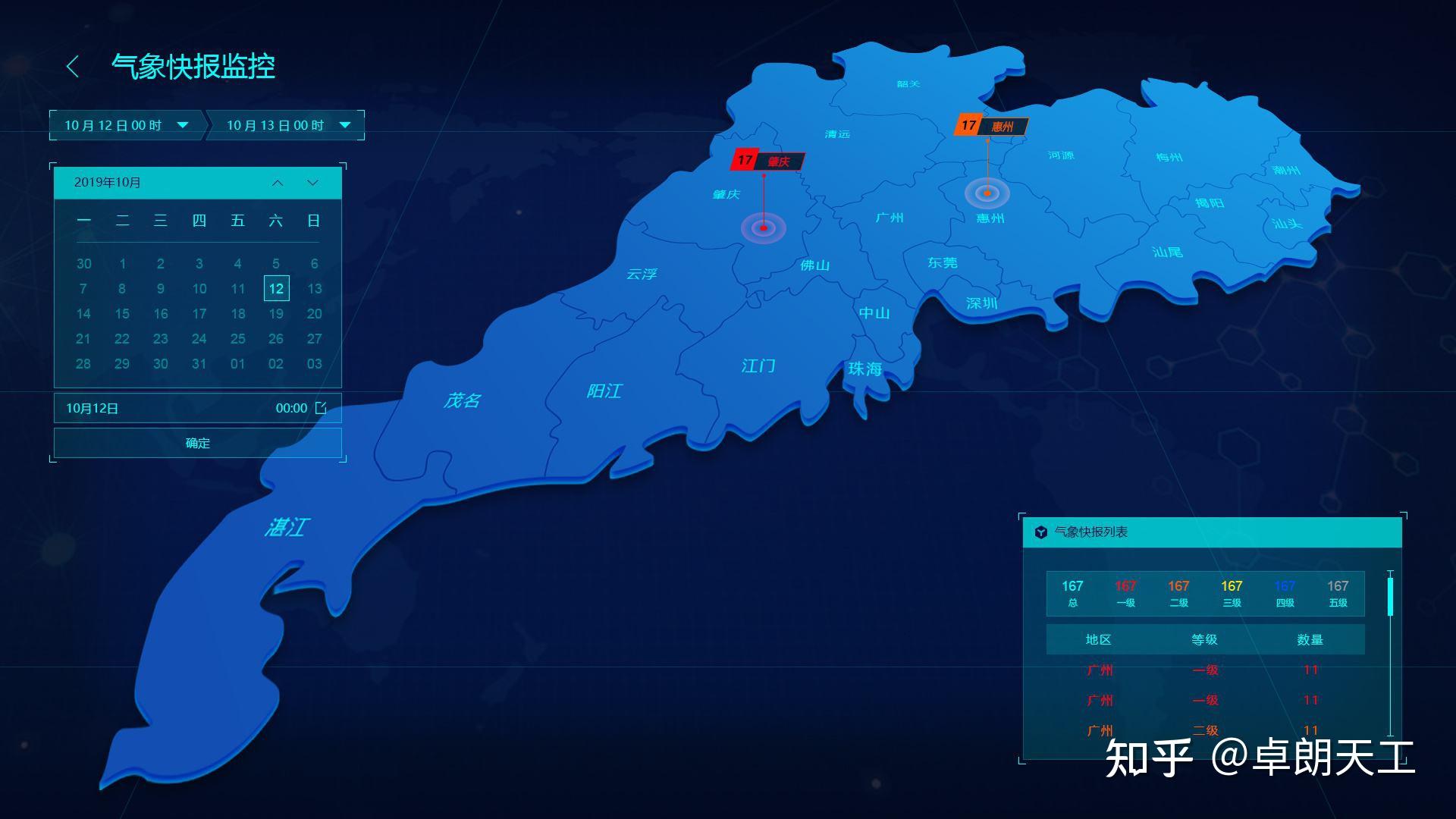Click the edit icon next to the 00:00 time
Image resolution: width=1456 pixels, height=819 pixels.
pyautogui.click(x=322, y=407)
